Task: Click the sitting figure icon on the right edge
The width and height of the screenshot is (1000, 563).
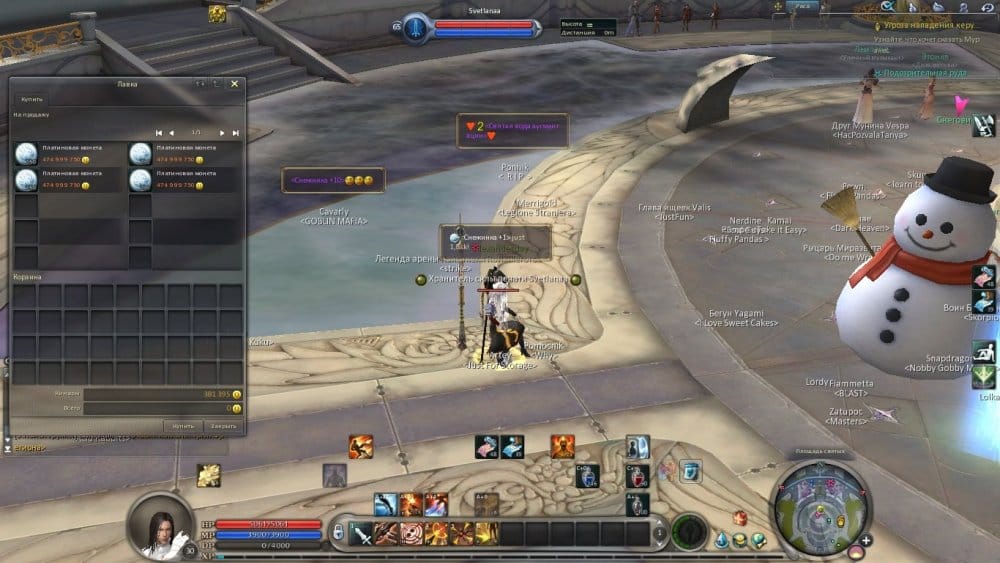Action: coord(984,352)
